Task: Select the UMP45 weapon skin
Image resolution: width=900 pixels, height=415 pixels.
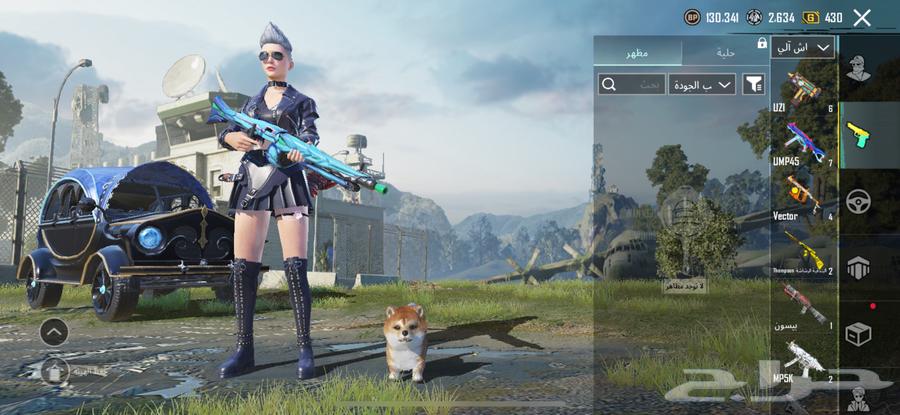Action: [803, 141]
